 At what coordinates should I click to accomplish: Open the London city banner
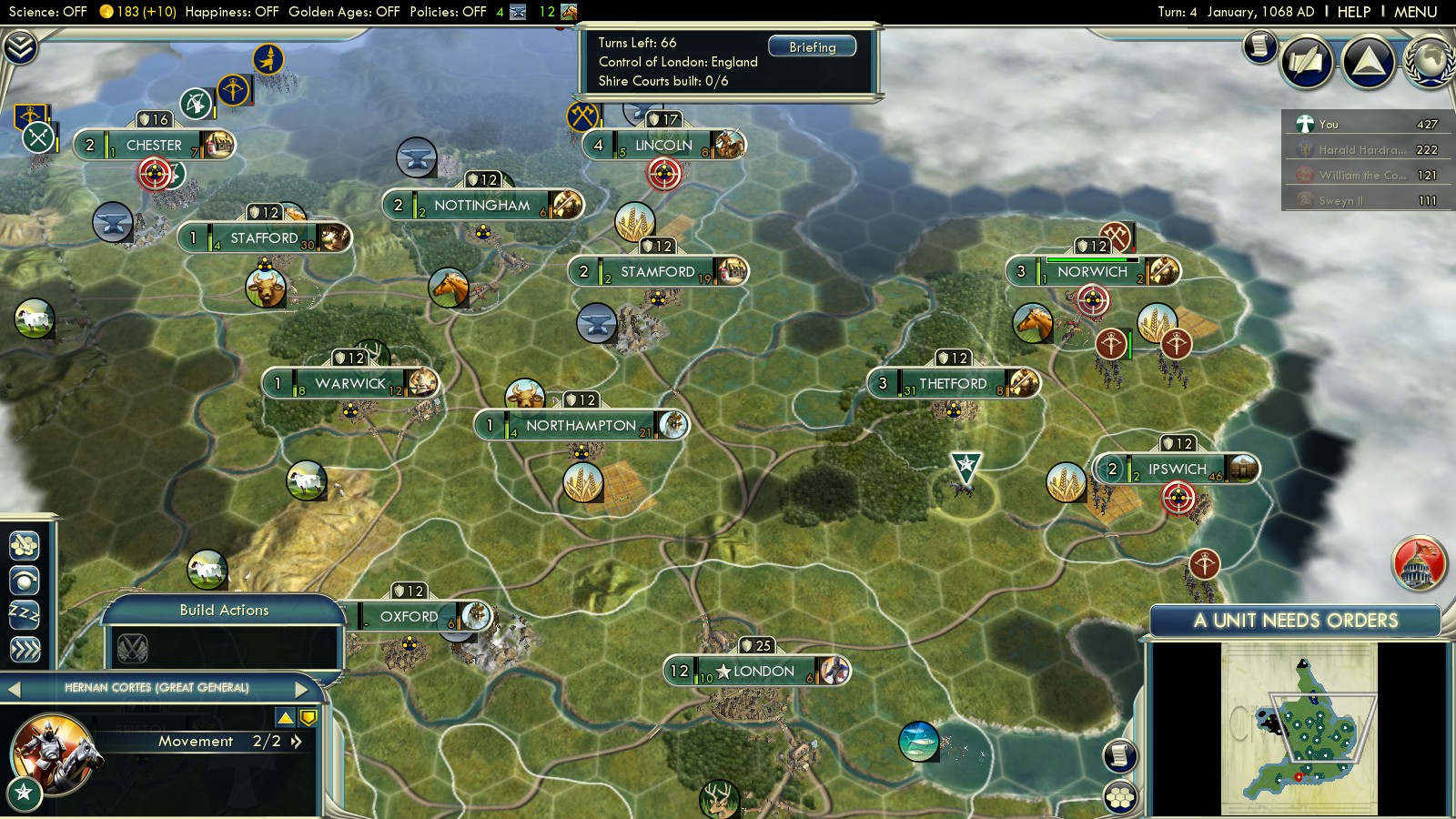coord(757,672)
